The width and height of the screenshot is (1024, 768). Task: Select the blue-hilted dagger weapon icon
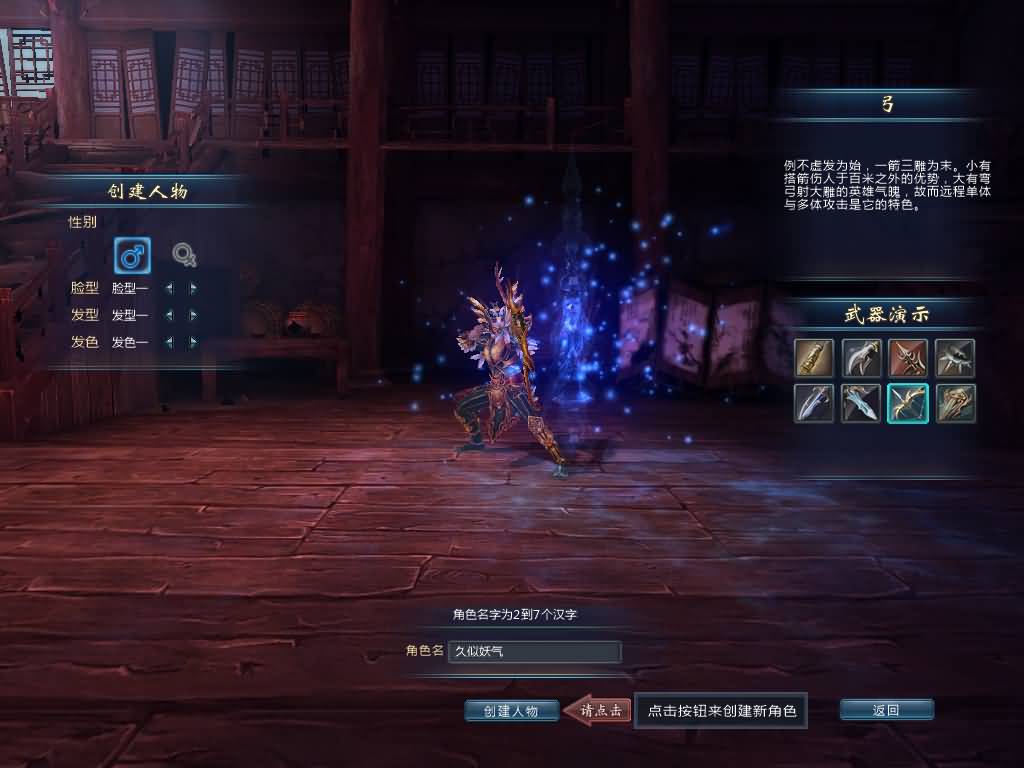tap(814, 403)
